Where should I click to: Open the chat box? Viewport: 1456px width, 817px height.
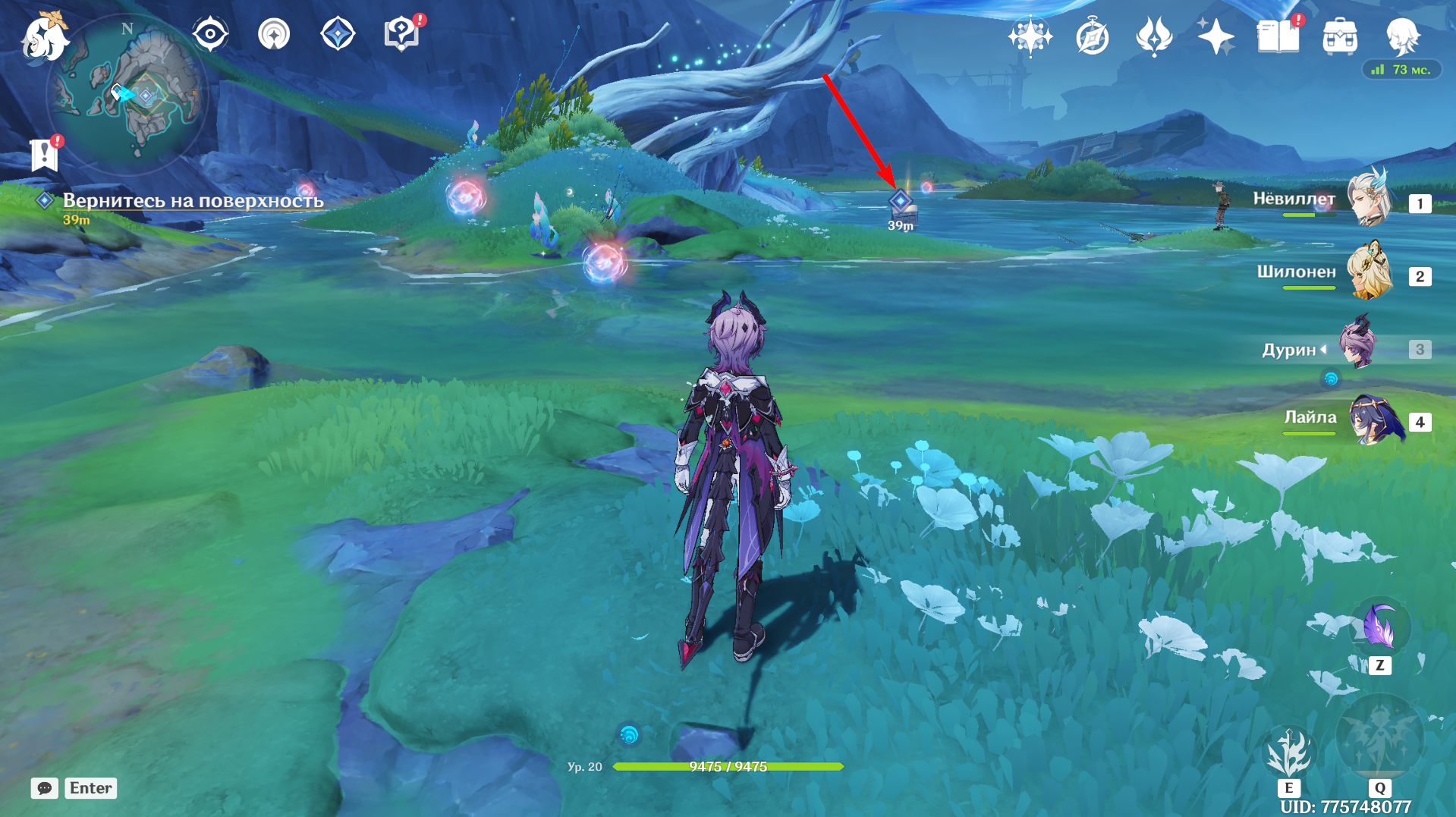click(45, 788)
